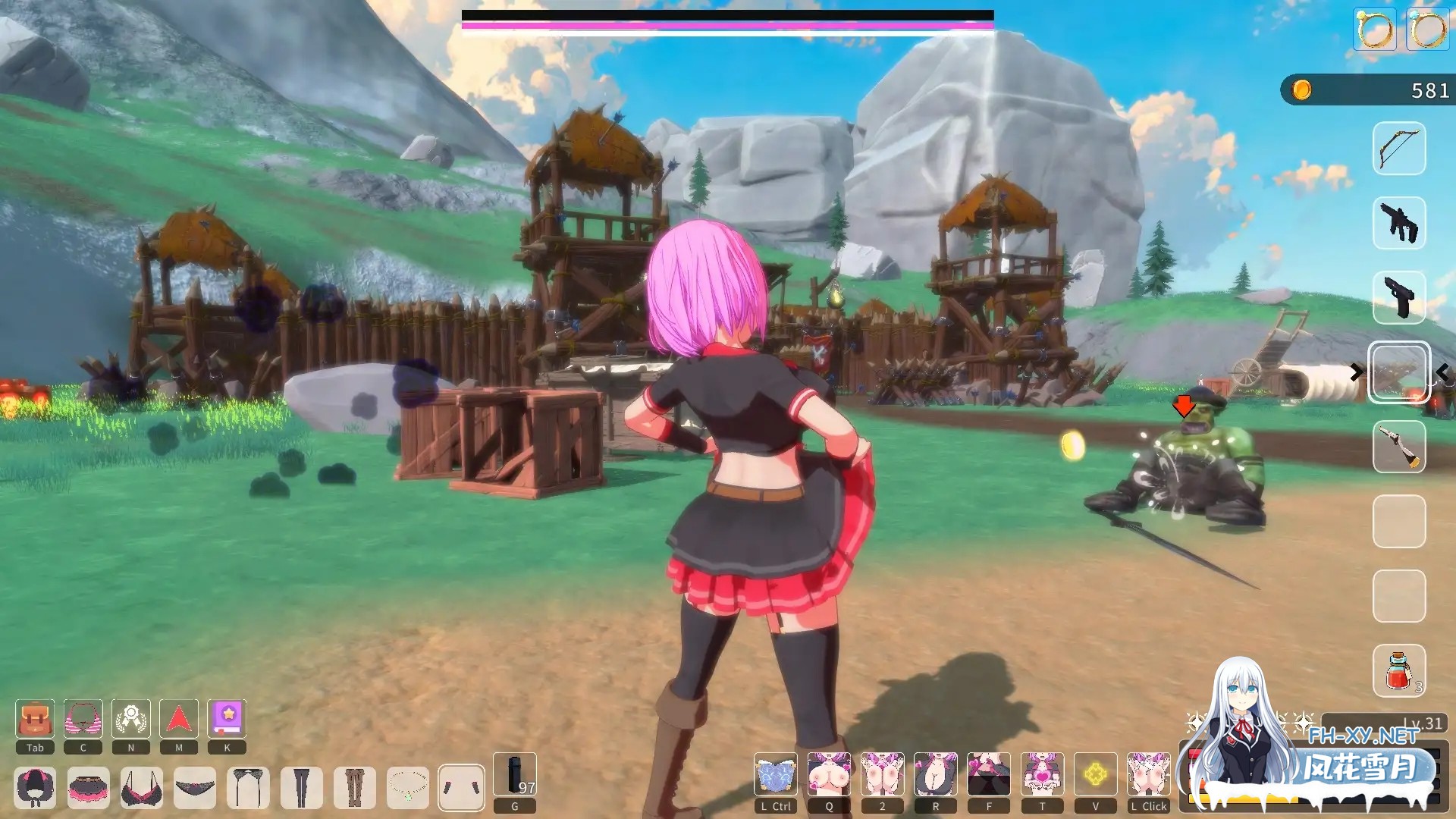
Task: Activate the yellow heal skill (V)
Action: click(x=1095, y=773)
